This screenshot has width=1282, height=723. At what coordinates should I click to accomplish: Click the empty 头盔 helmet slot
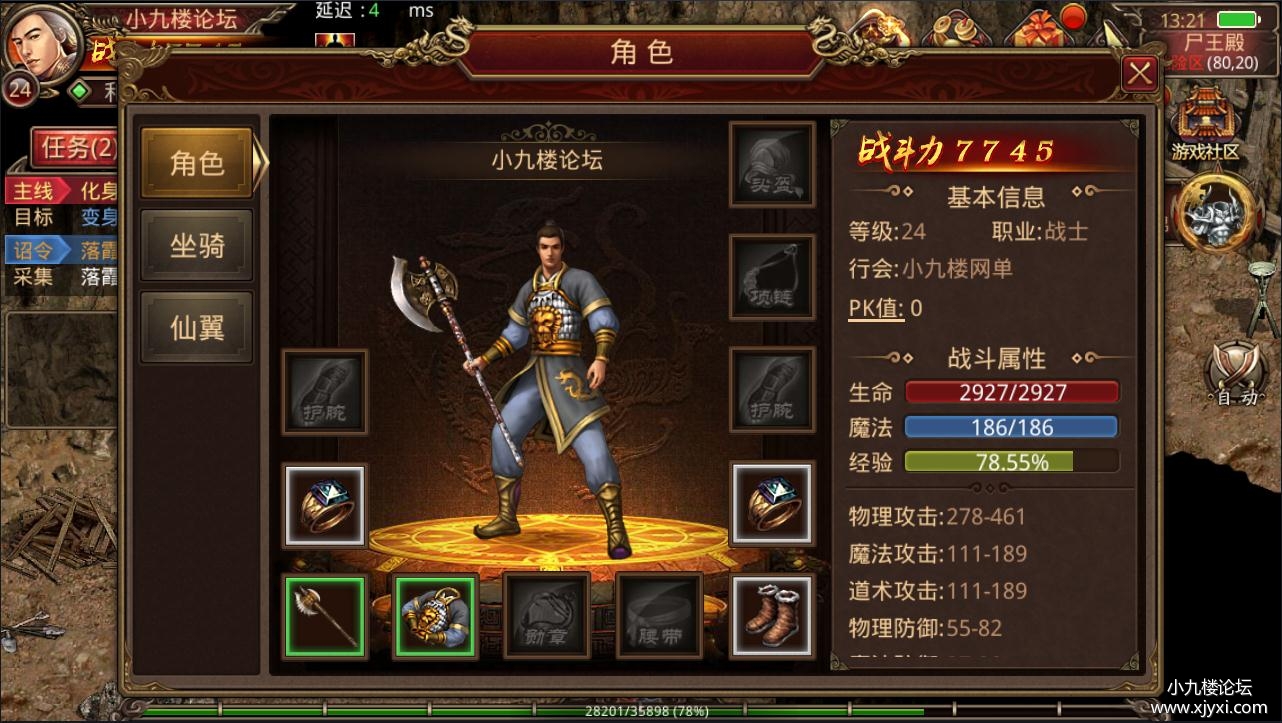(x=771, y=165)
